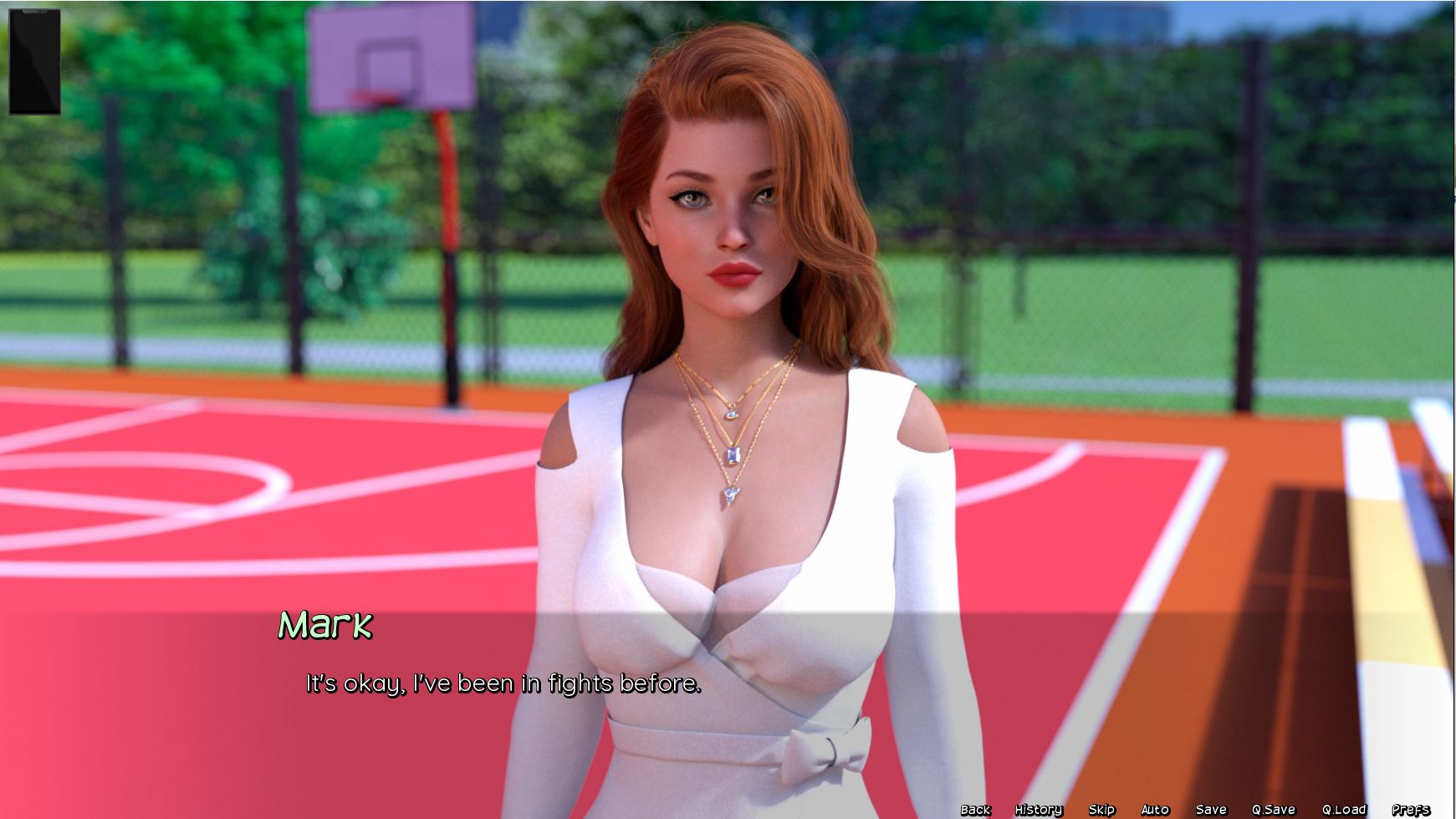The width and height of the screenshot is (1456, 819).
Task: Open the dialogue History
Action: click(x=1038, y=809)
